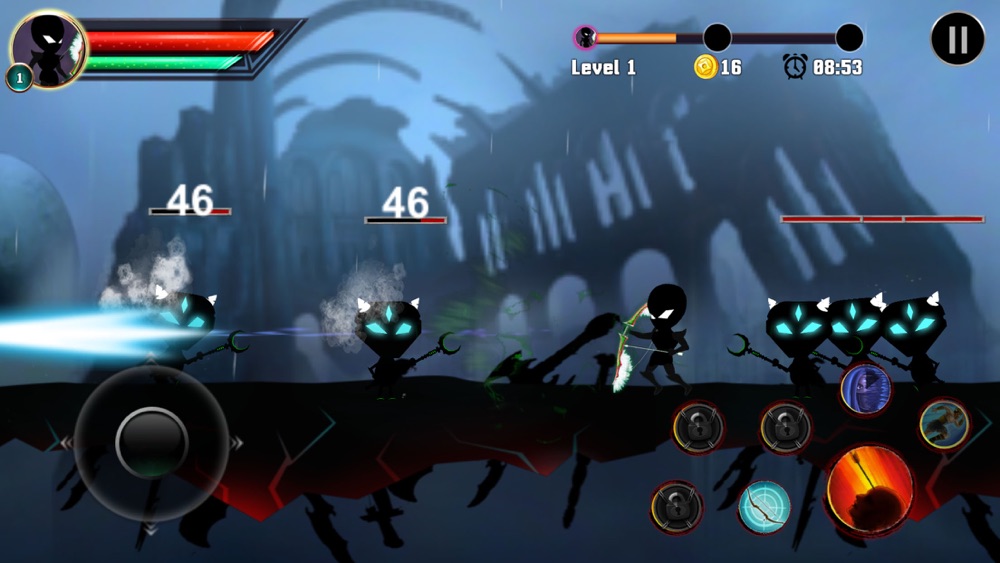Viewport: 1000px width, 563px height.
Task: Click the virtual joystick center knob
Action: [x=152, y=441]
